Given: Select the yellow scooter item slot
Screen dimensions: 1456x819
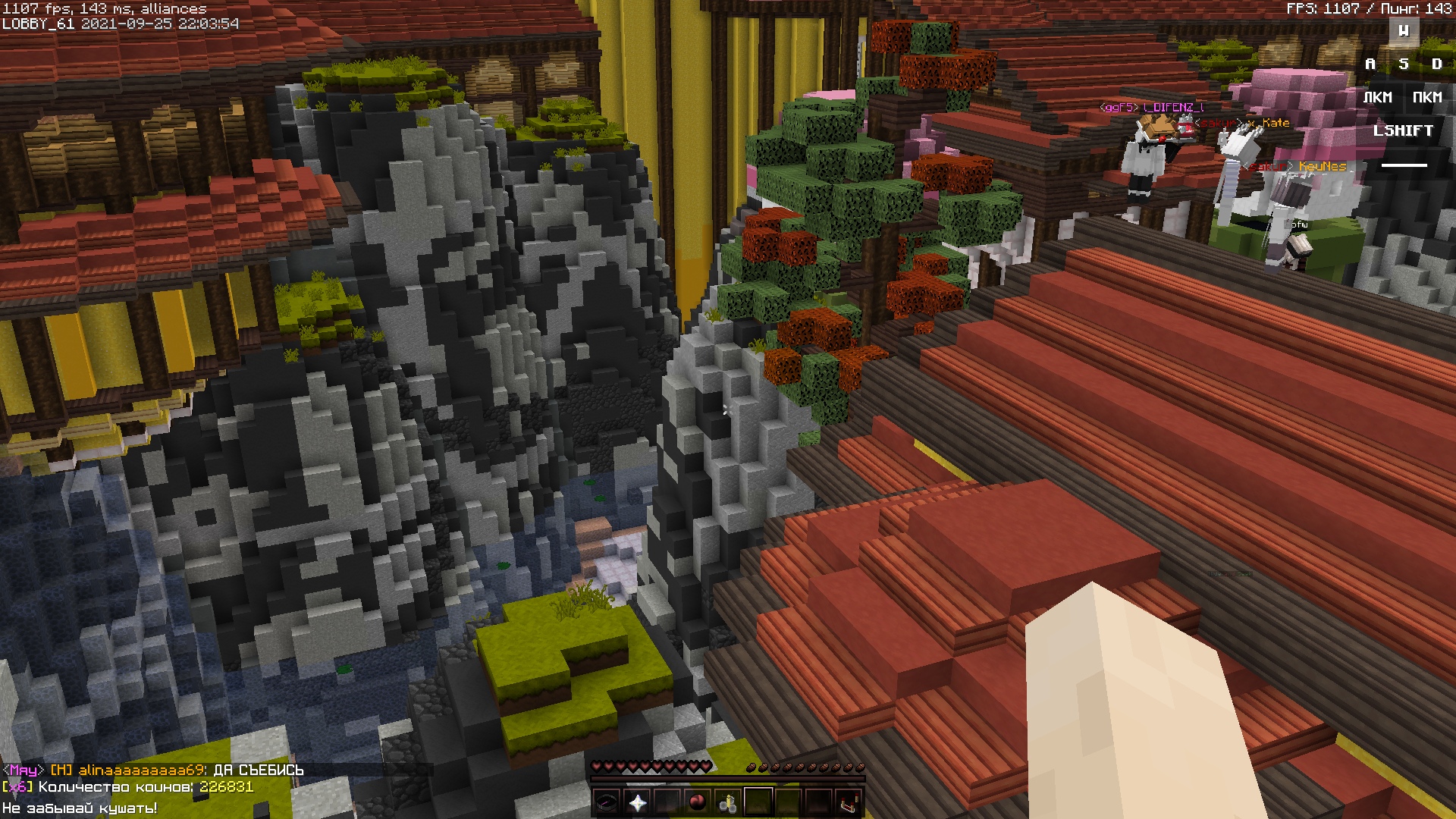Looking at the screenshot, I should [728, 802].
